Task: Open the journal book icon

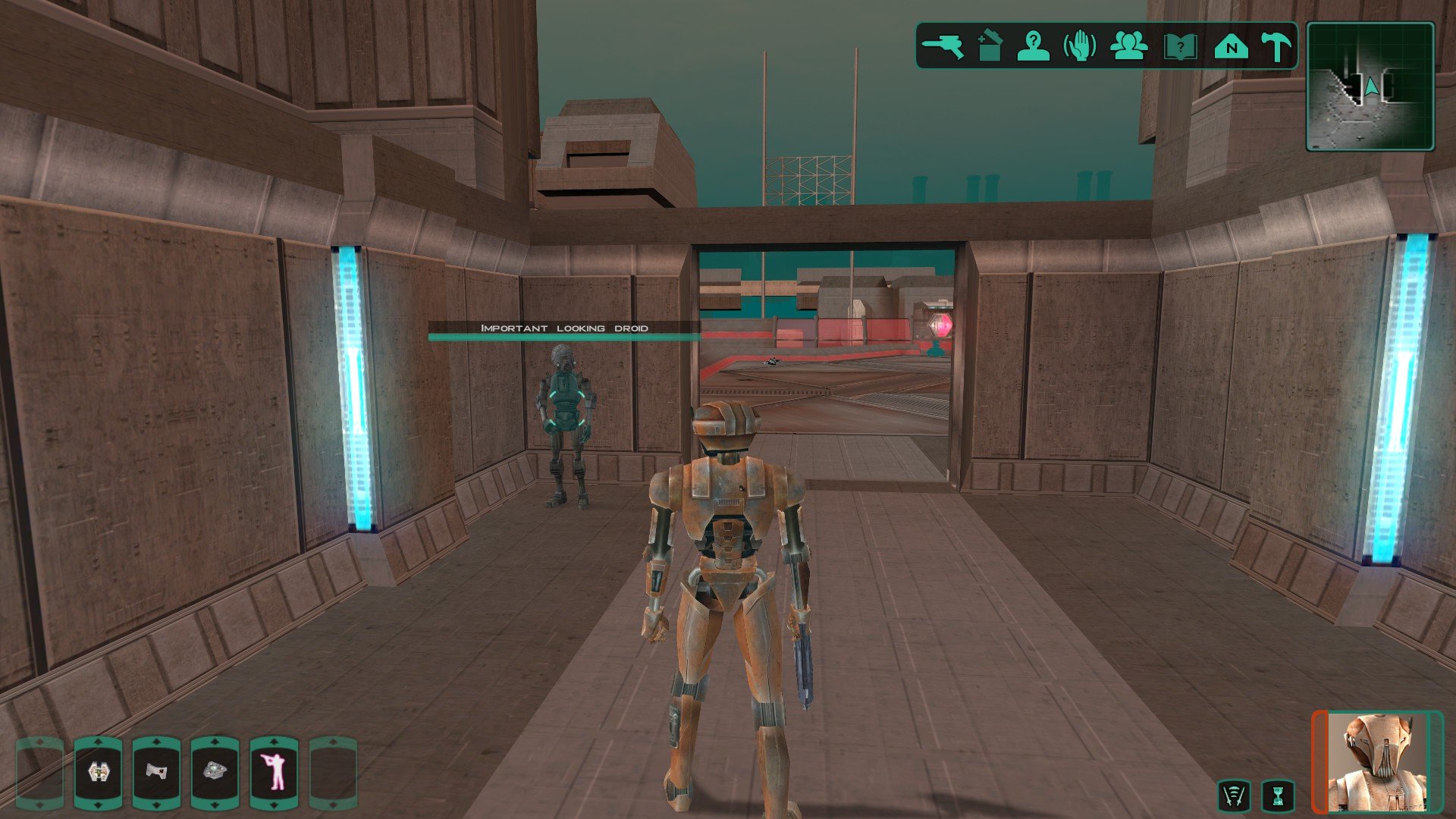Action: [1180, 47]
